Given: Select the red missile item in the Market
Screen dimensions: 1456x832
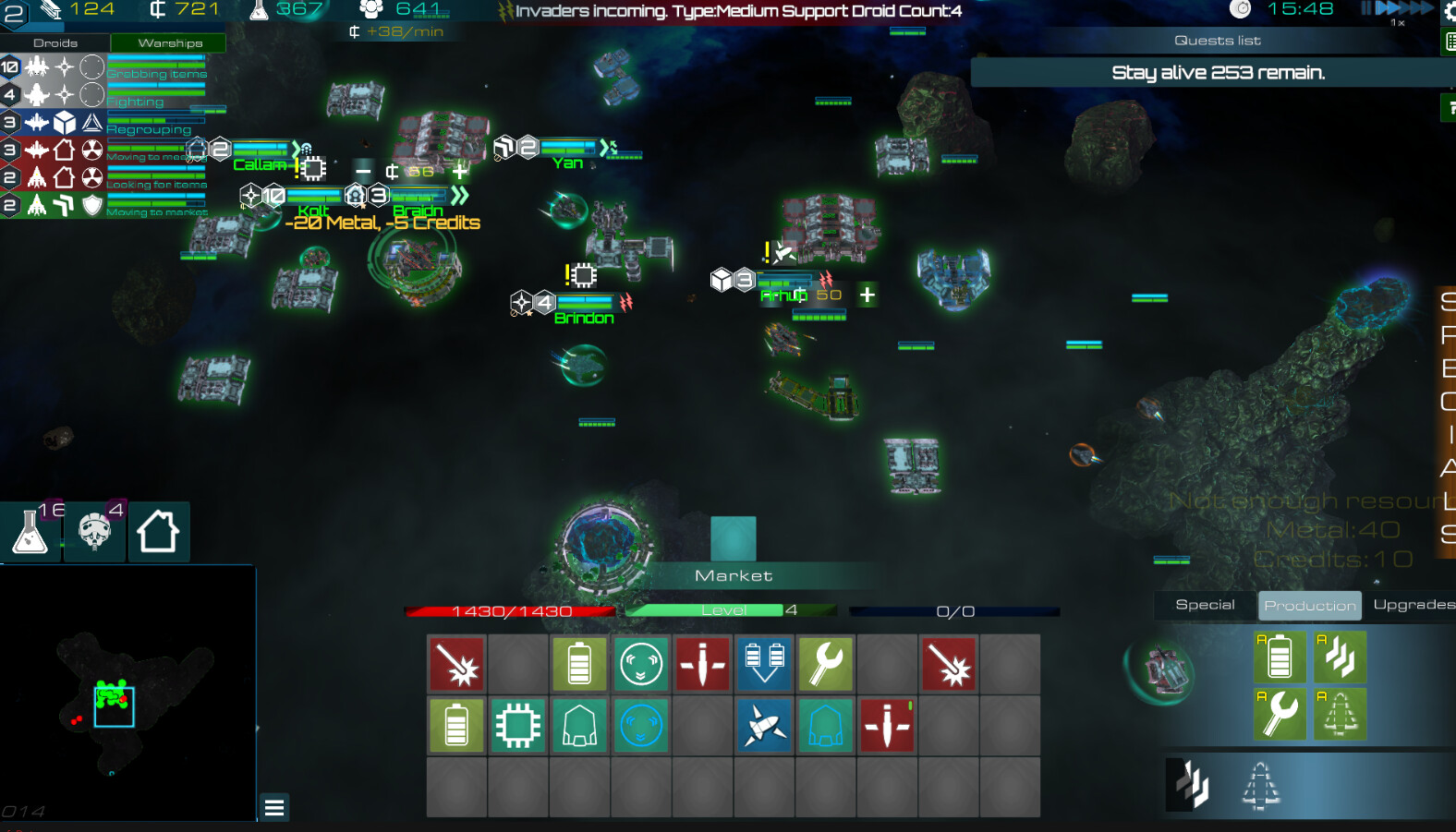Looking at the screenshot, I should pos(702,664).
